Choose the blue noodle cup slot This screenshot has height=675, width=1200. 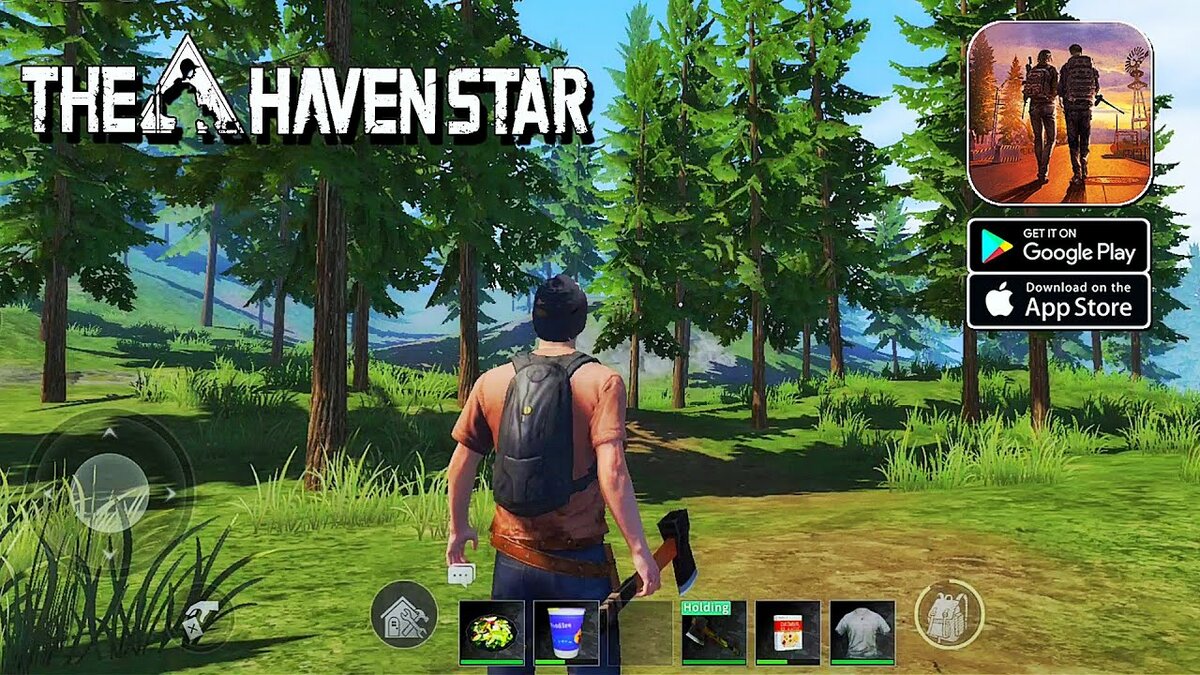[x=566, y=631]
